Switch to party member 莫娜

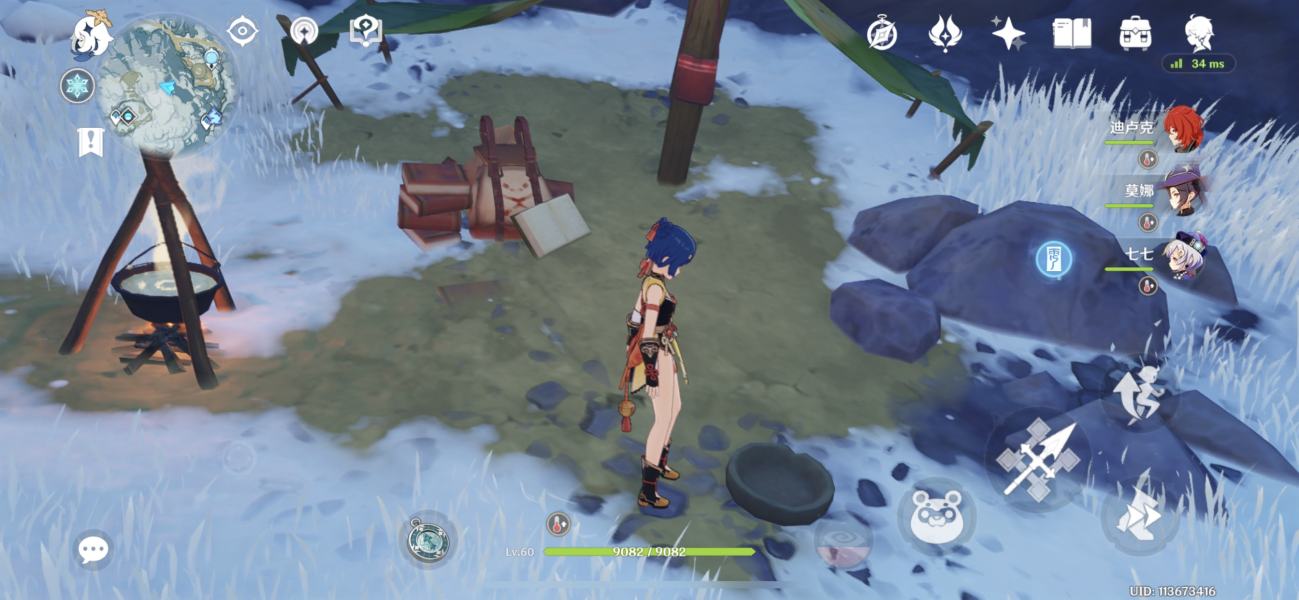[1181, 192]
